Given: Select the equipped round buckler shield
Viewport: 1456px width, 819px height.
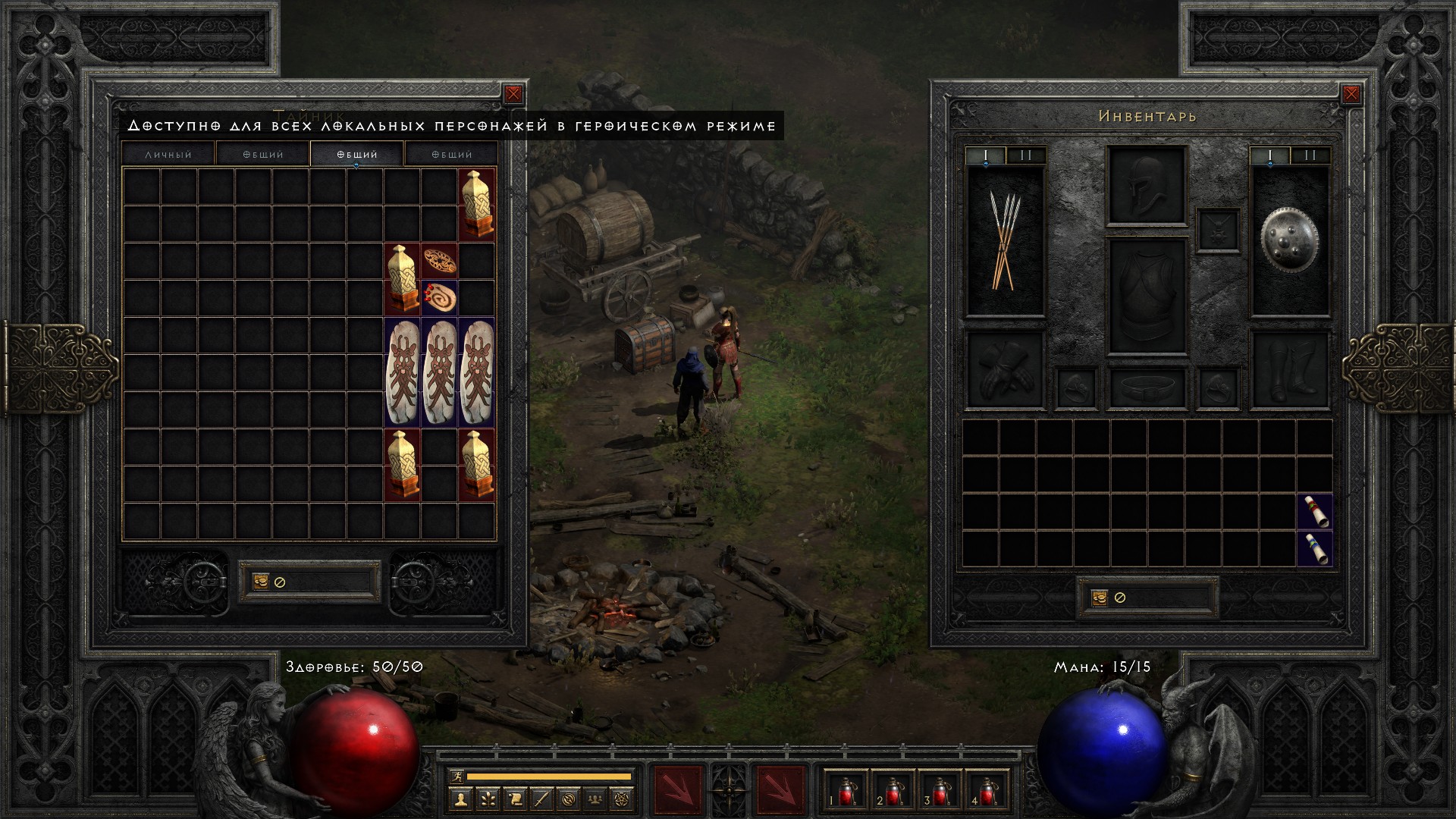Looking at the screenshot, I should click(1289, 241).
